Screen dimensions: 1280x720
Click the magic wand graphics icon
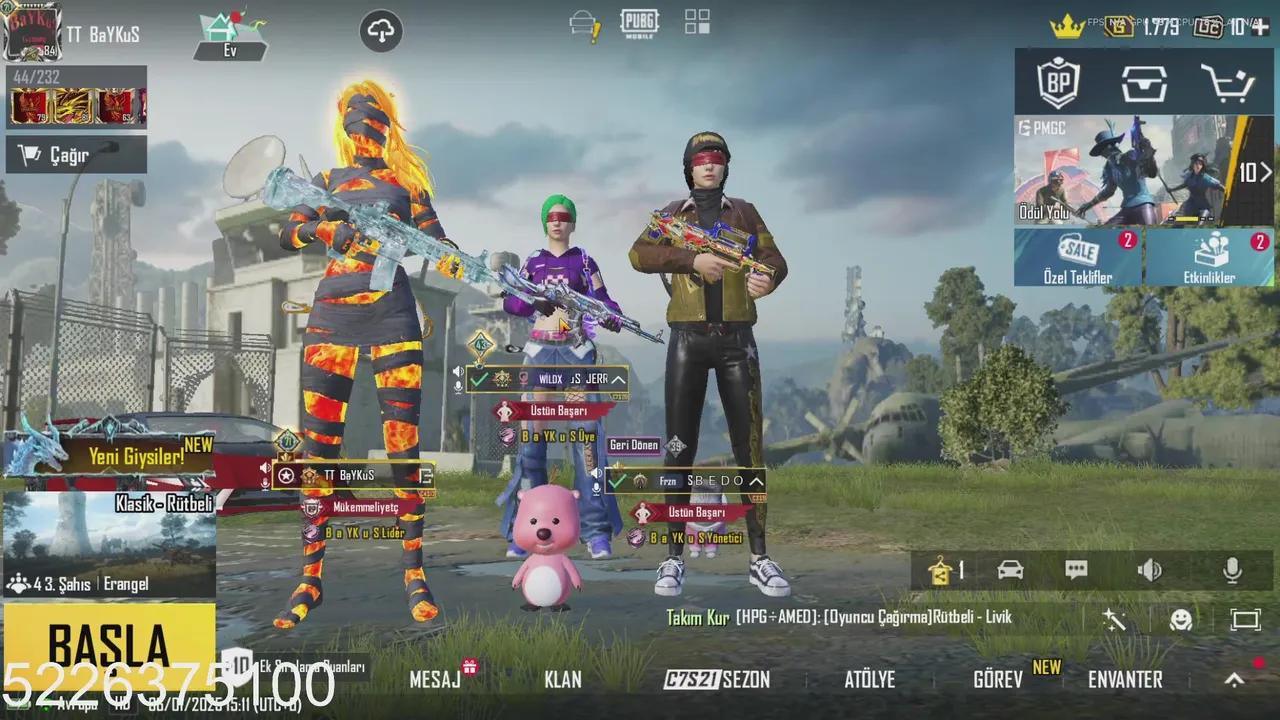coord(1113,619)
